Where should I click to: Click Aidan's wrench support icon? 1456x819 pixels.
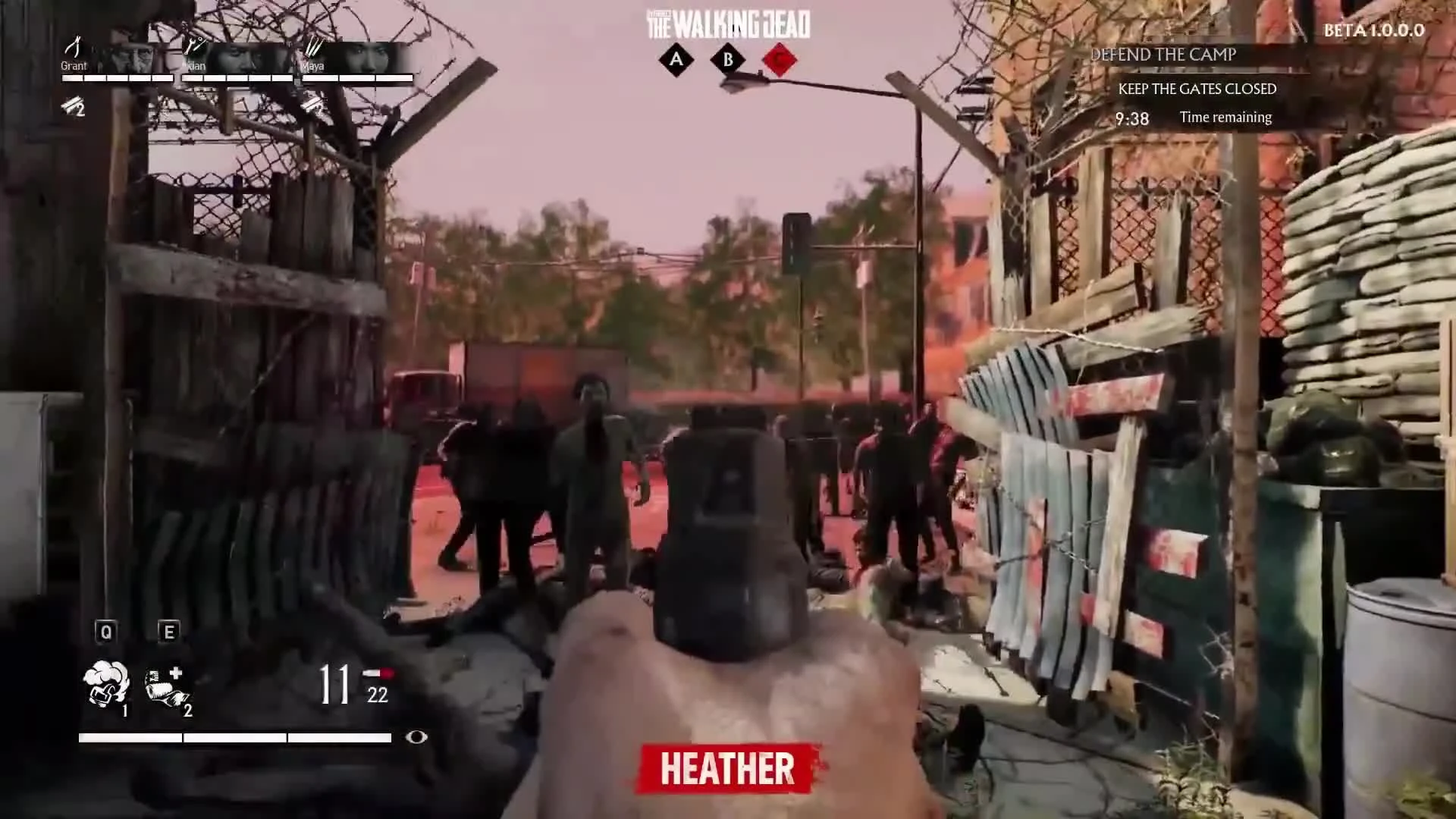click(195, 46)
